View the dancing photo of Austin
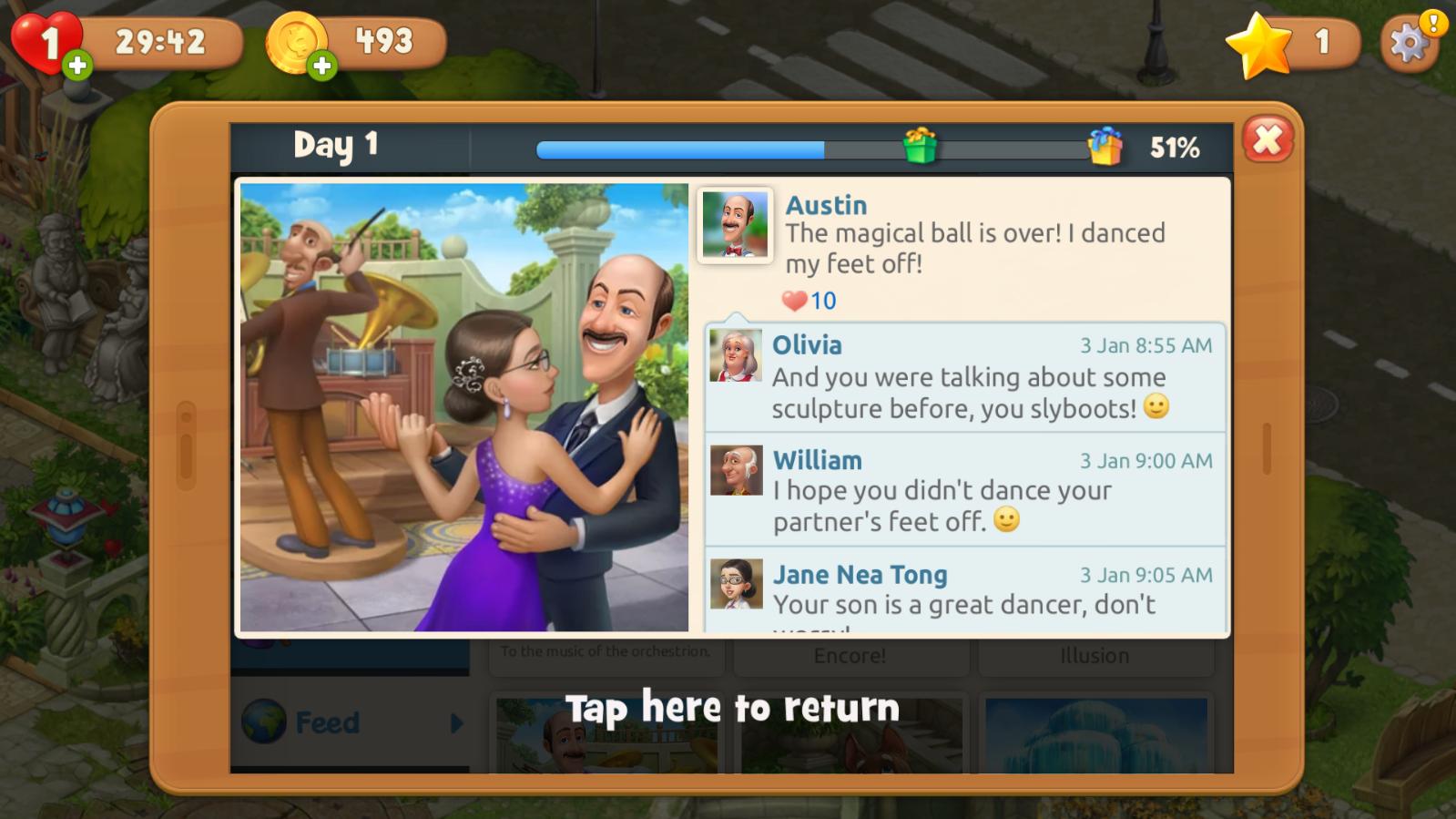Image resolution: width=1456 pixels, height=819 pixels. 464,407
